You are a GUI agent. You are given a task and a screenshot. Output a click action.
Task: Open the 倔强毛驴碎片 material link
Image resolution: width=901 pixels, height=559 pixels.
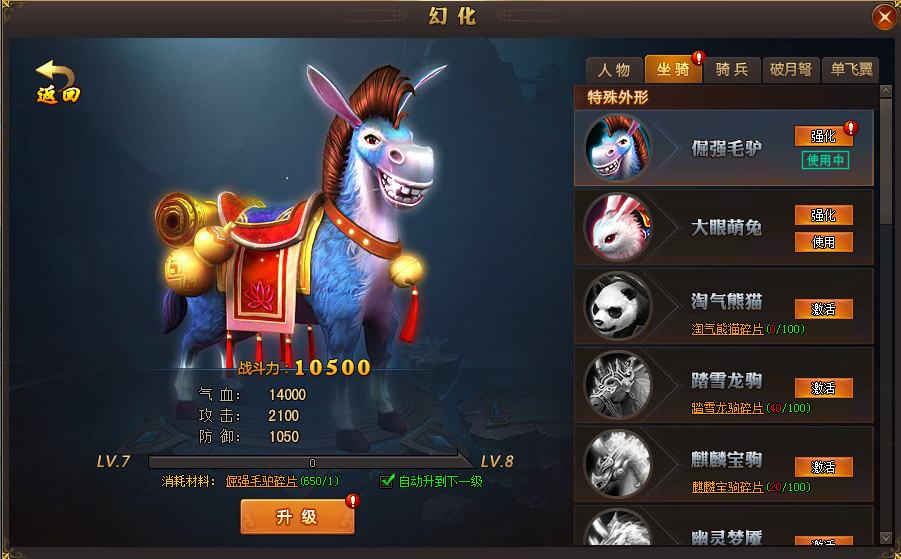pyautogui.click(x=261, y=482)
